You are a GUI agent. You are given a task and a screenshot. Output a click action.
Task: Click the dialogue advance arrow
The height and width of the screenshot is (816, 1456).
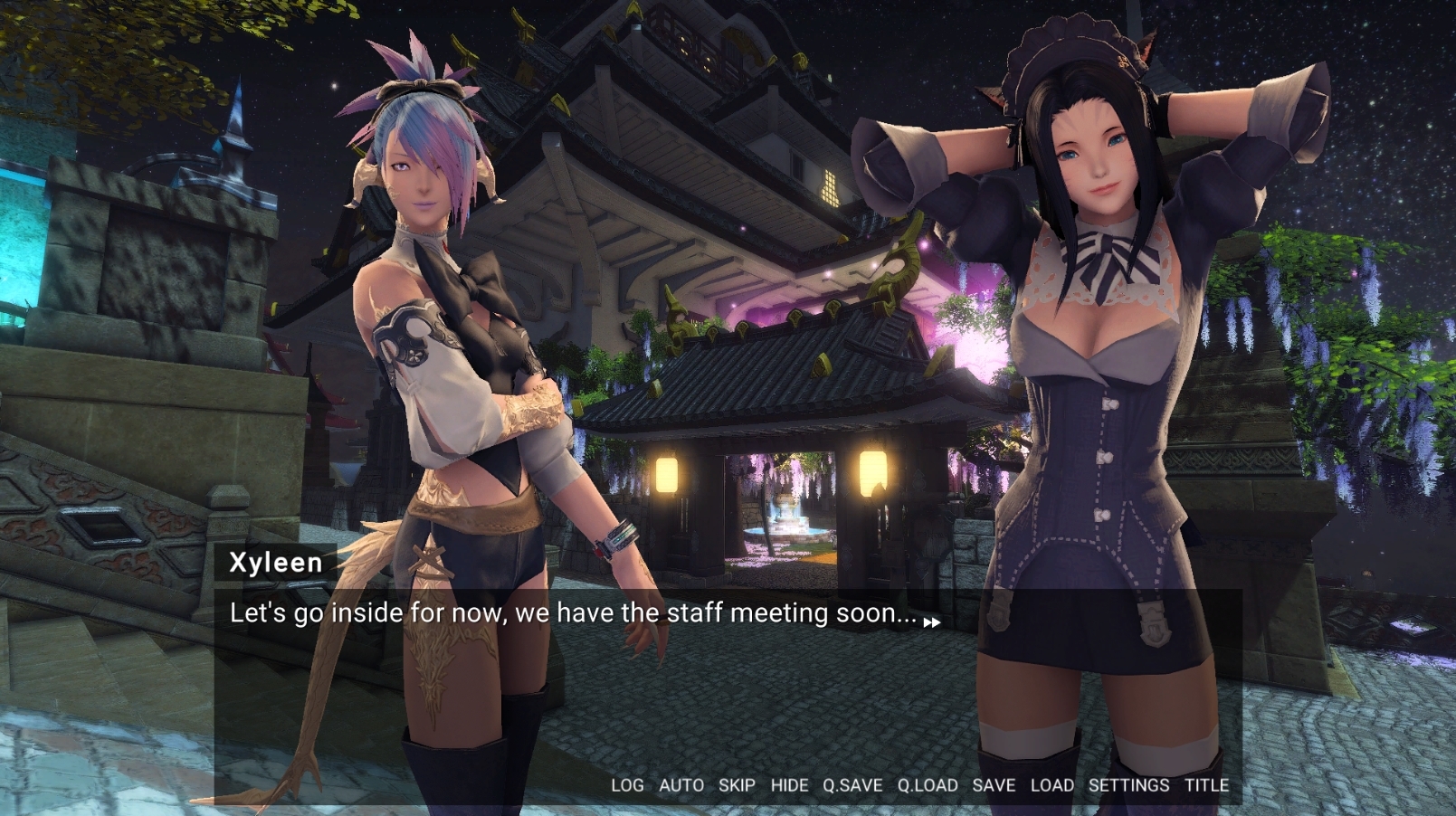[x=931, y=622]
